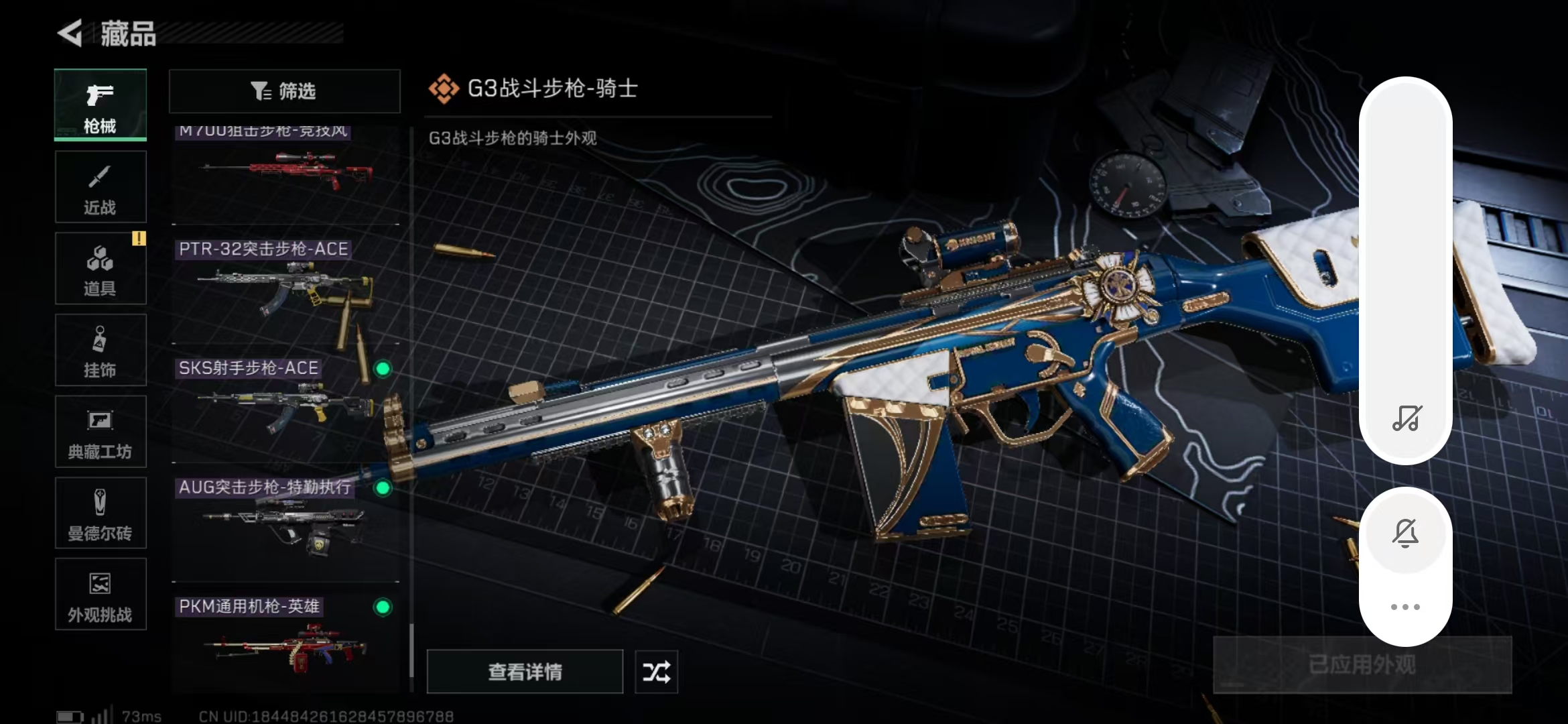Open the 近战 melee weapons category
The image size is (1568, 724).
[x=99, y=186]
